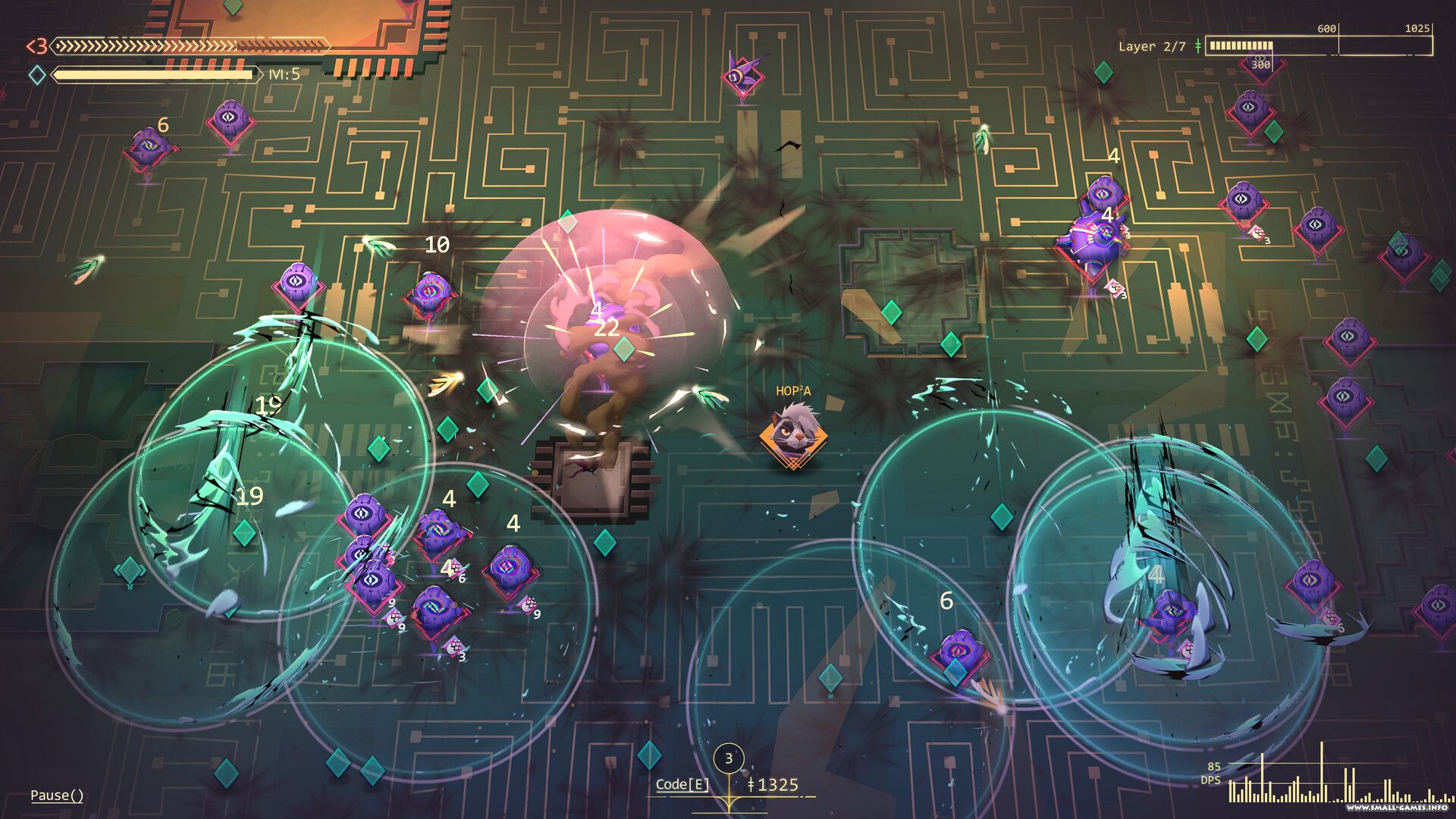Click the Pause() button
The height and width of the screenshot is (819, 1456).
pyautogui.click(x=57, y=795)
